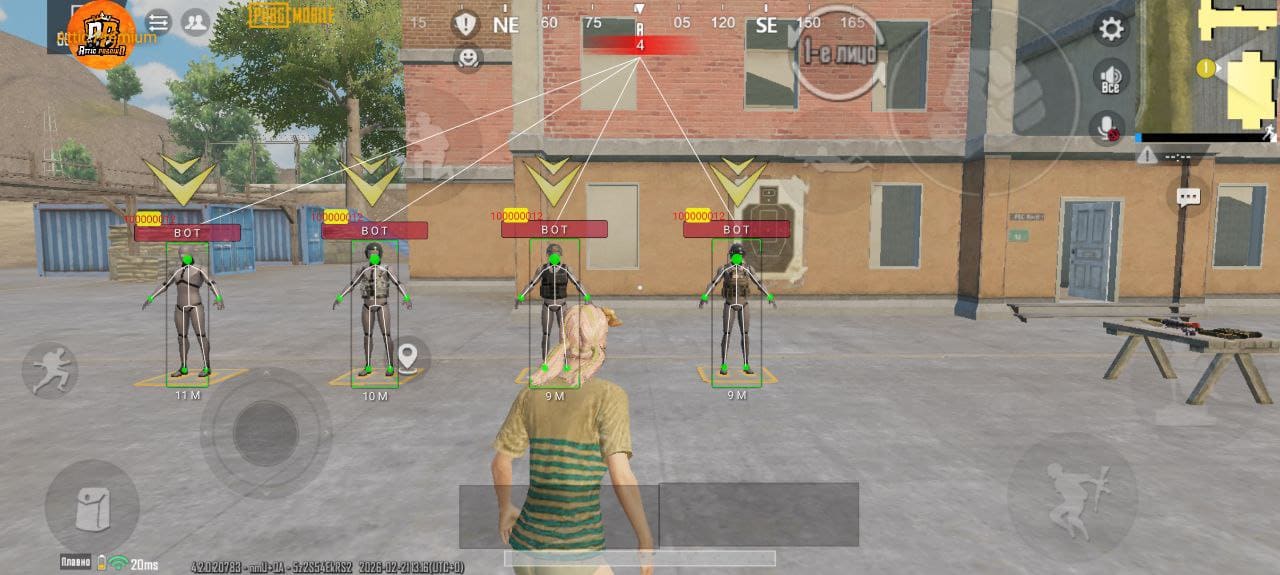Unmute the microphone button
This screenshot has height=575, width=1280.
click(1106, 128)
